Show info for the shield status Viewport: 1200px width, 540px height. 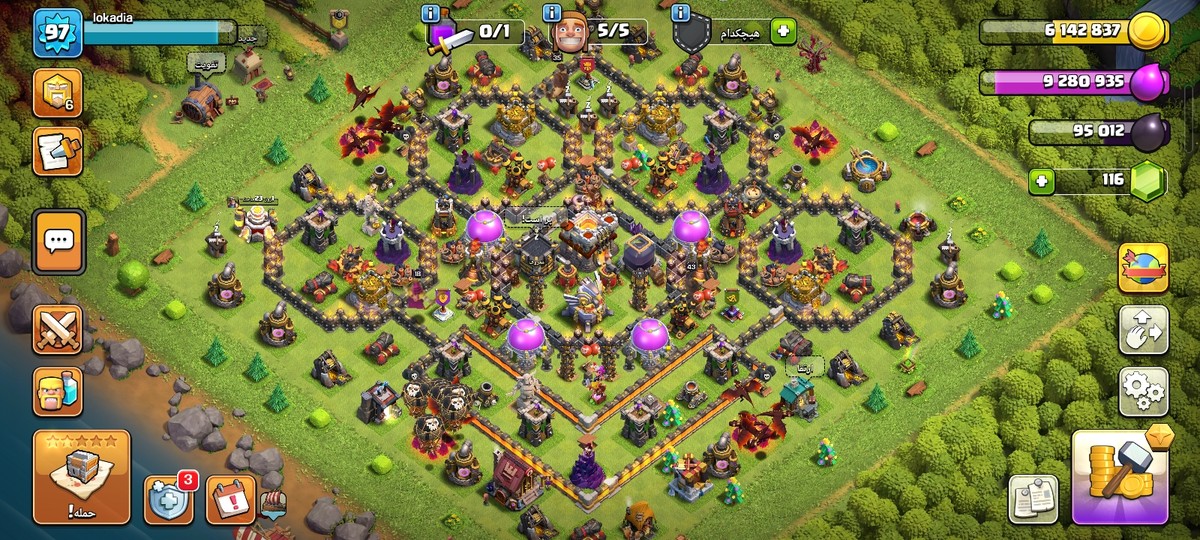682,14
